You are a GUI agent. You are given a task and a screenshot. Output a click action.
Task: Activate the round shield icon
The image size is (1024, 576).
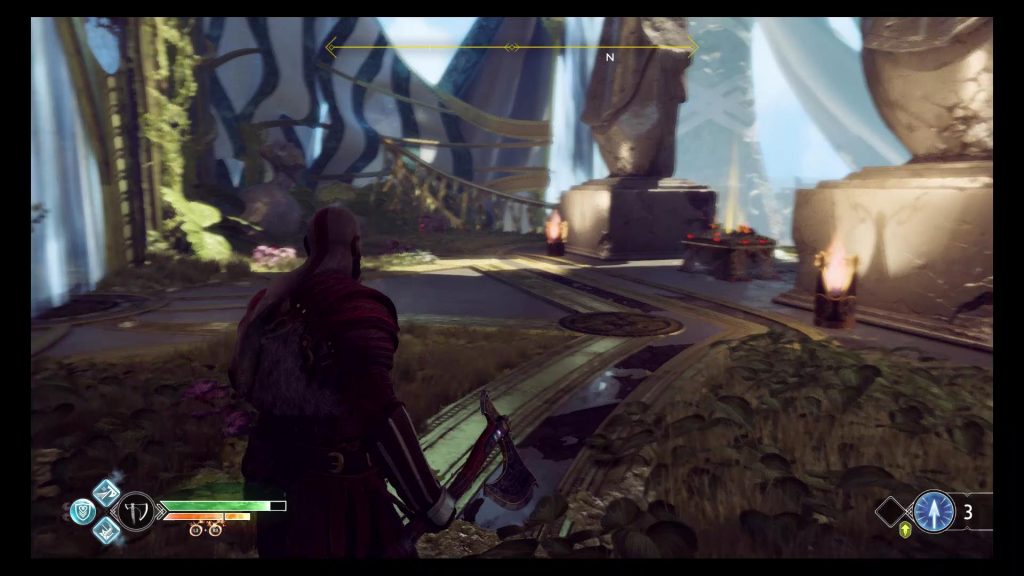click(x=82, y=511)
